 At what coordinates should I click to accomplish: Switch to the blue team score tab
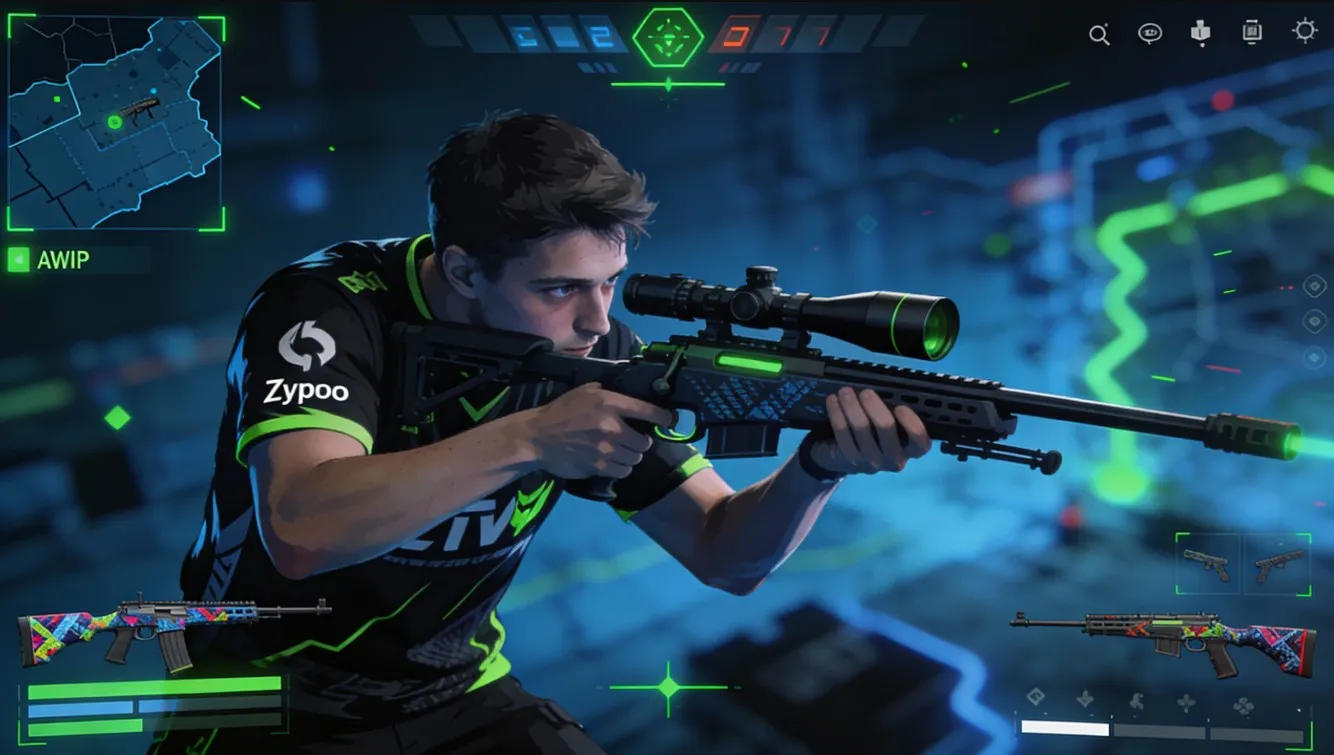[560, 32]
